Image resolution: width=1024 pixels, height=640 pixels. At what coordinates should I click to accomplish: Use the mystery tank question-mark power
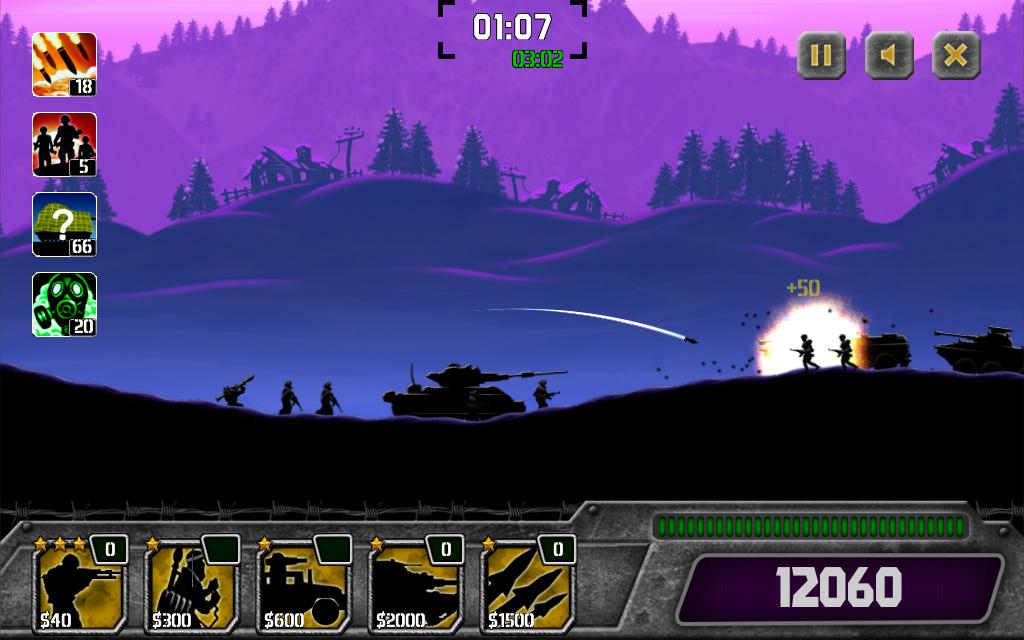[64, 224]
